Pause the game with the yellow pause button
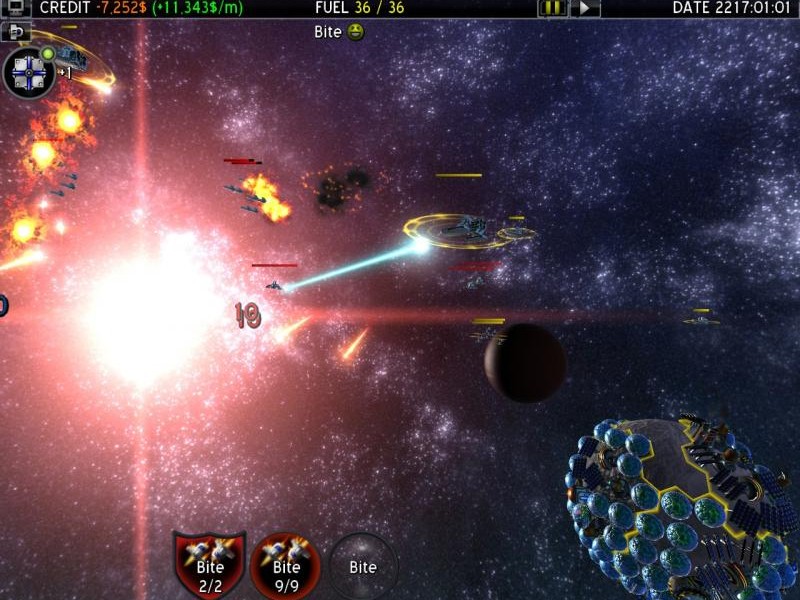Image resolution: width=800 pixels, height=600 pixels. (552, 8)
